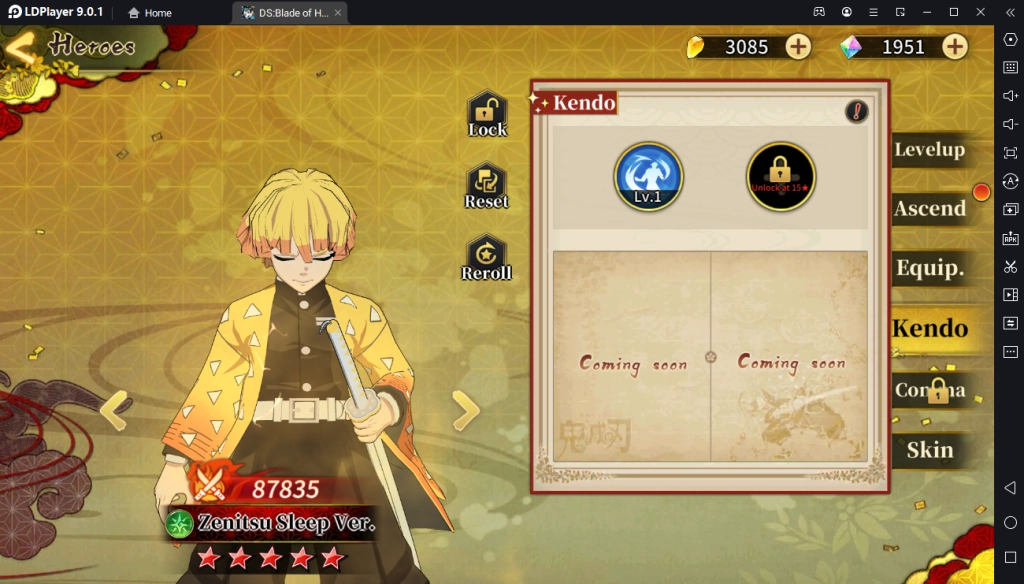
Task: Close the DS:Blade of H... emulator tab
Action: click(x=338, y=13)
